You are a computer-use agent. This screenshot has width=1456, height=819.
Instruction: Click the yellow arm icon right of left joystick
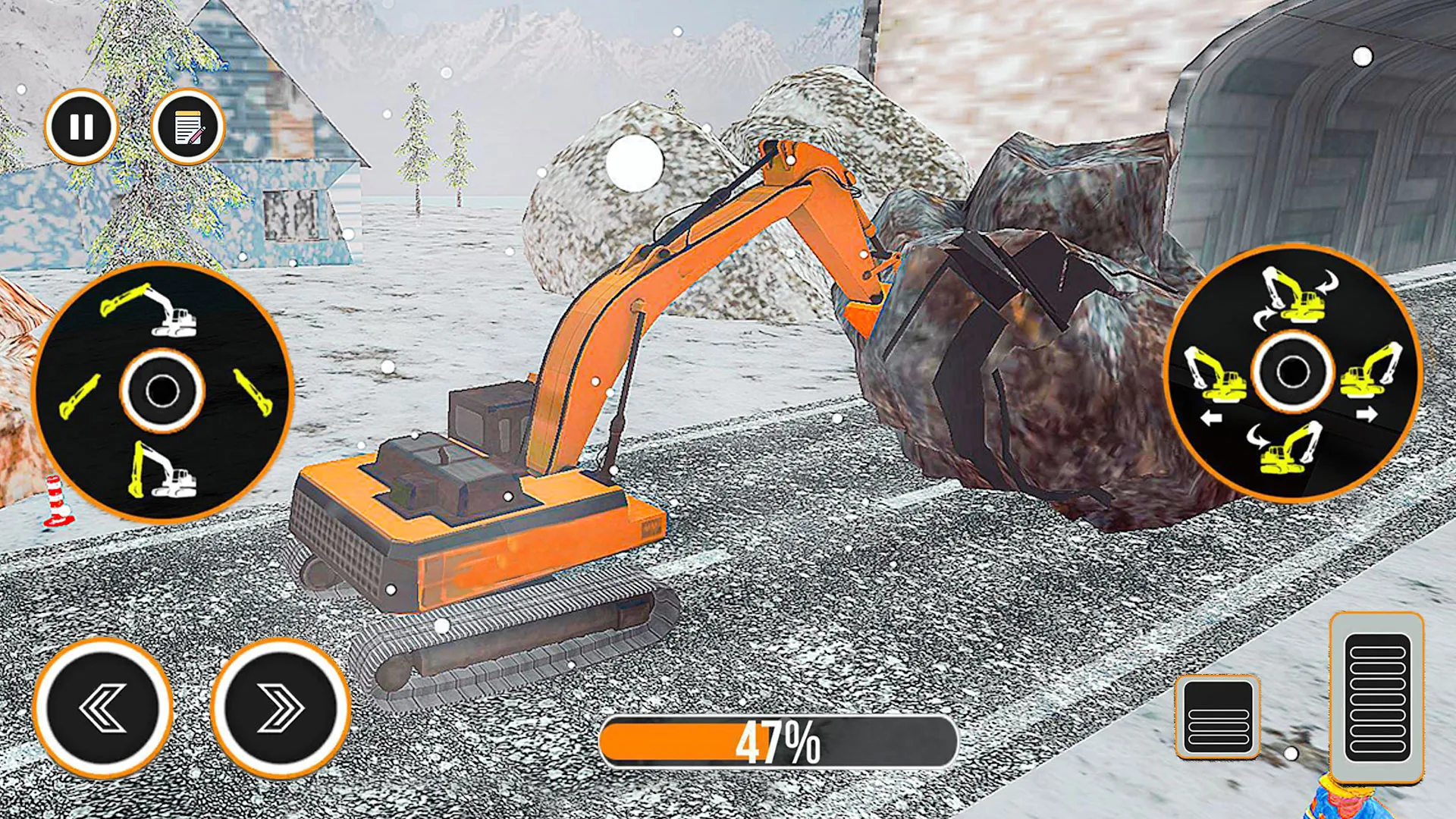[253, 391]
